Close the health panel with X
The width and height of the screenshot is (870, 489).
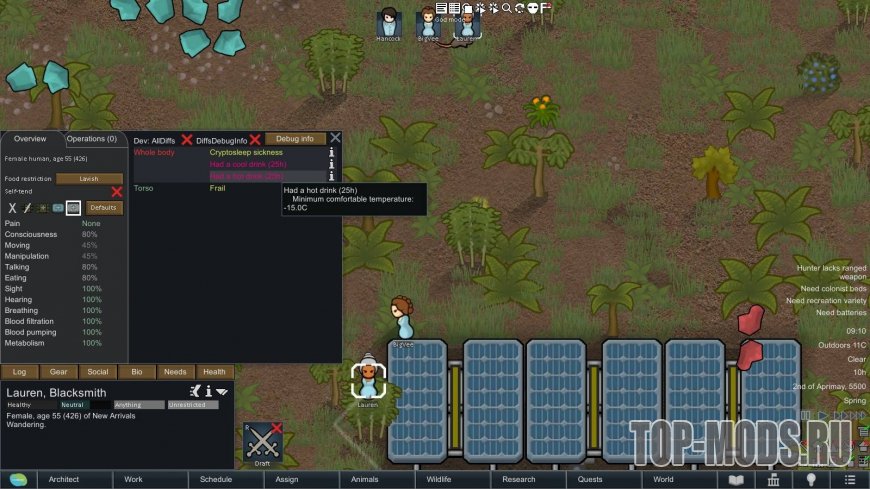336,138
